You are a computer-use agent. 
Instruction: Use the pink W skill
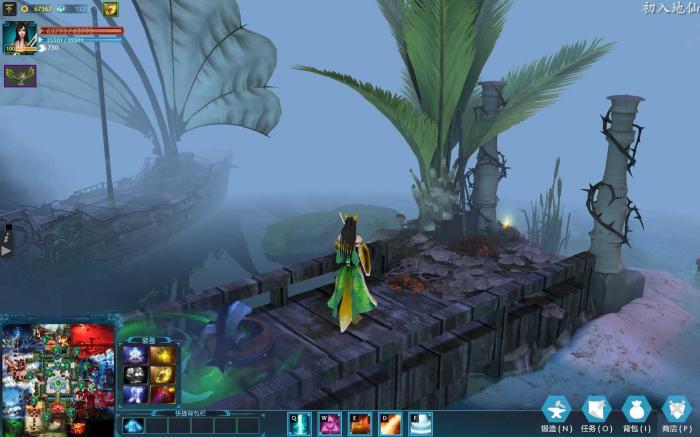[329, 424]
